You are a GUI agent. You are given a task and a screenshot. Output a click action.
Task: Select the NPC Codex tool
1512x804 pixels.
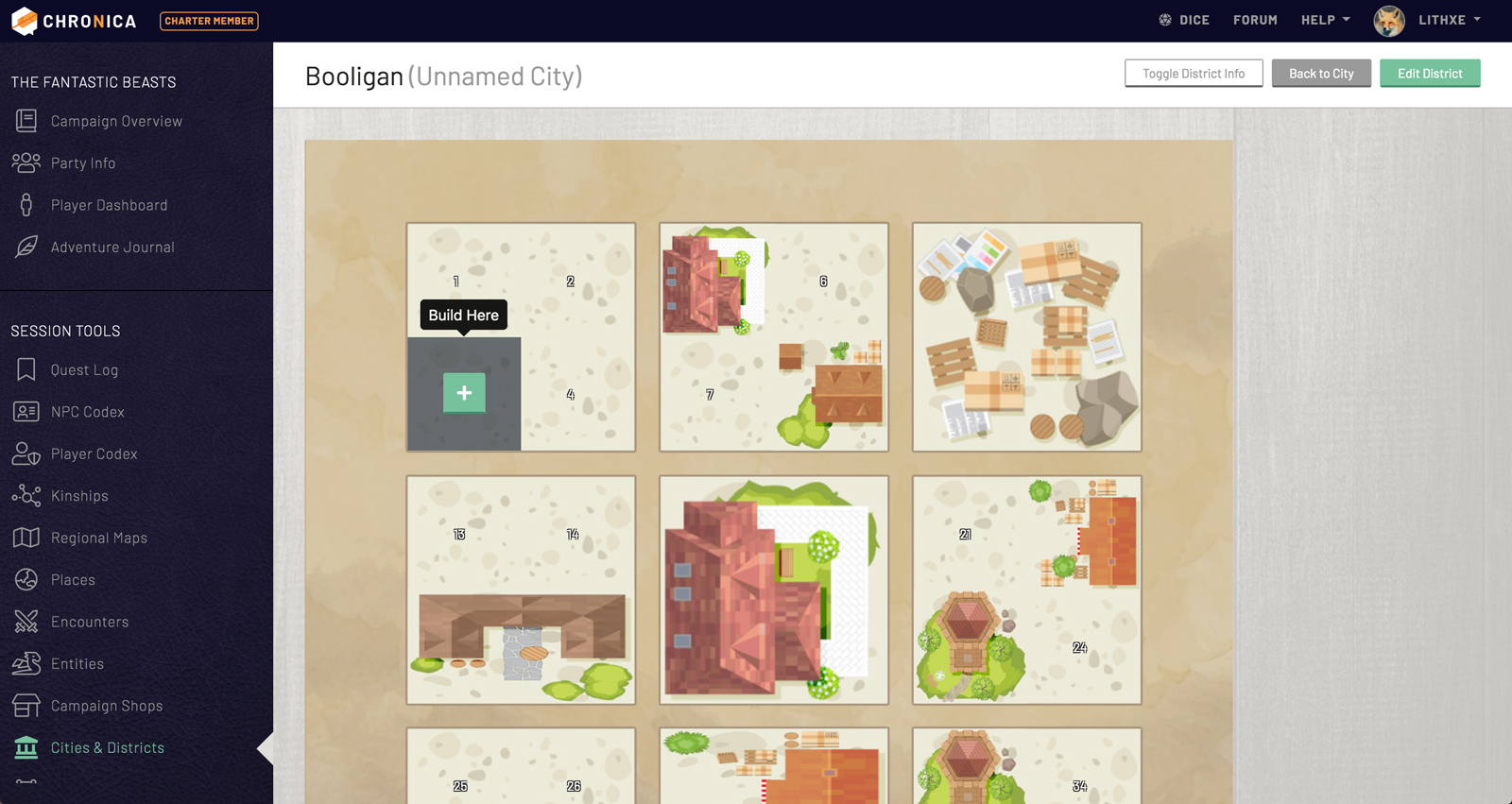[x=88, y=412]
